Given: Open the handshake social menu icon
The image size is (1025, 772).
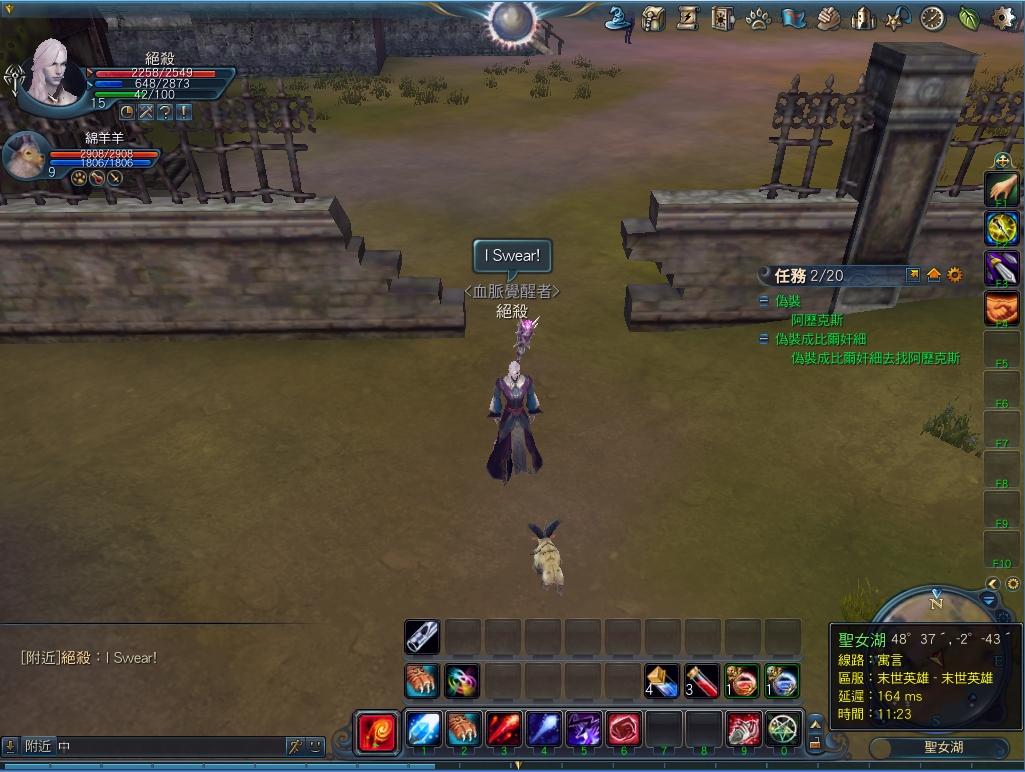Looking at the screenshot, I should (827, 18).
